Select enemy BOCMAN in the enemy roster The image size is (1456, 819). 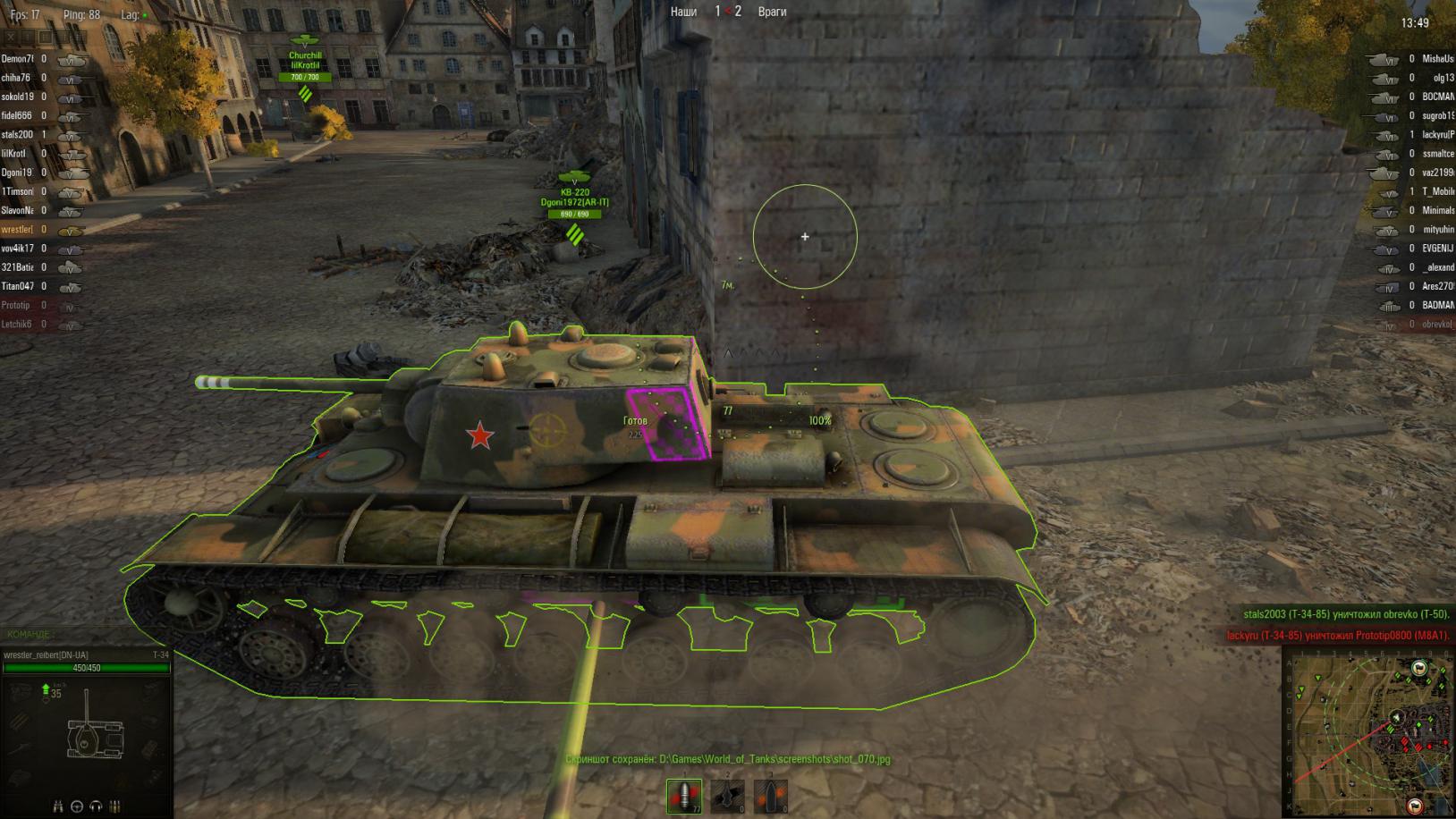1437,97
